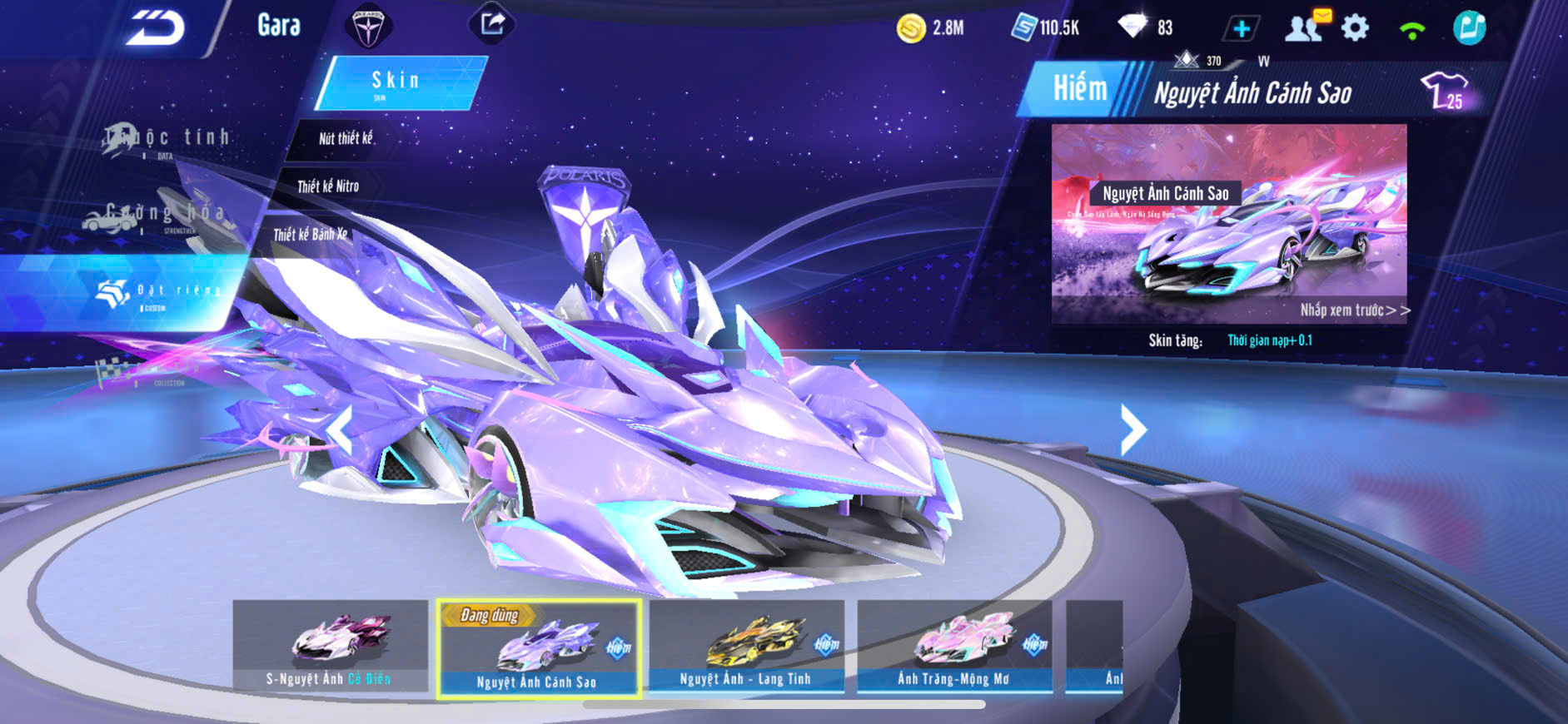Screen dimensions: 1568x724
Task: Show the next car with right arrow
Action: pos(1132,429)
